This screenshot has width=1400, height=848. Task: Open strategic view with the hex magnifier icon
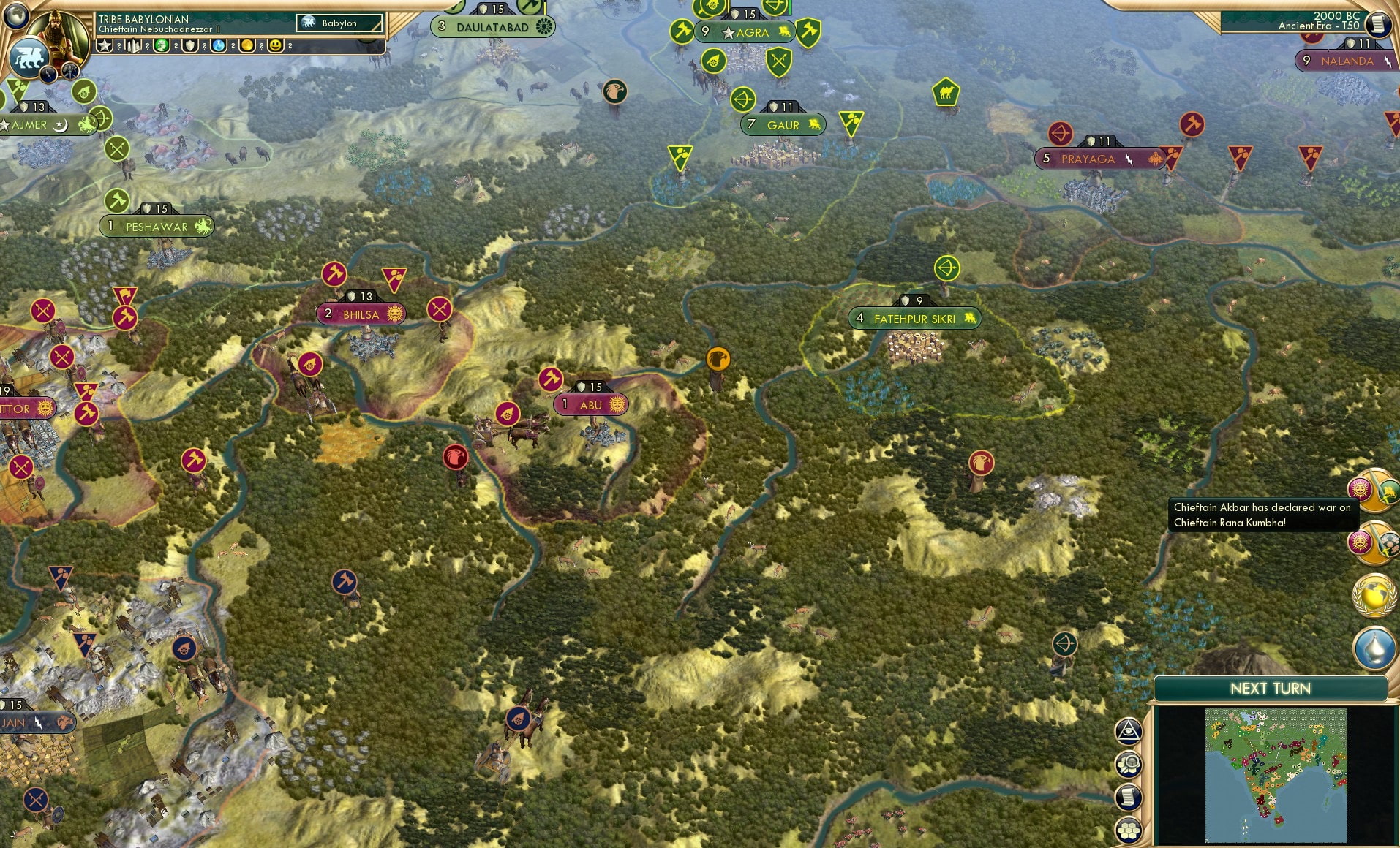click(x=1127, y=764)
